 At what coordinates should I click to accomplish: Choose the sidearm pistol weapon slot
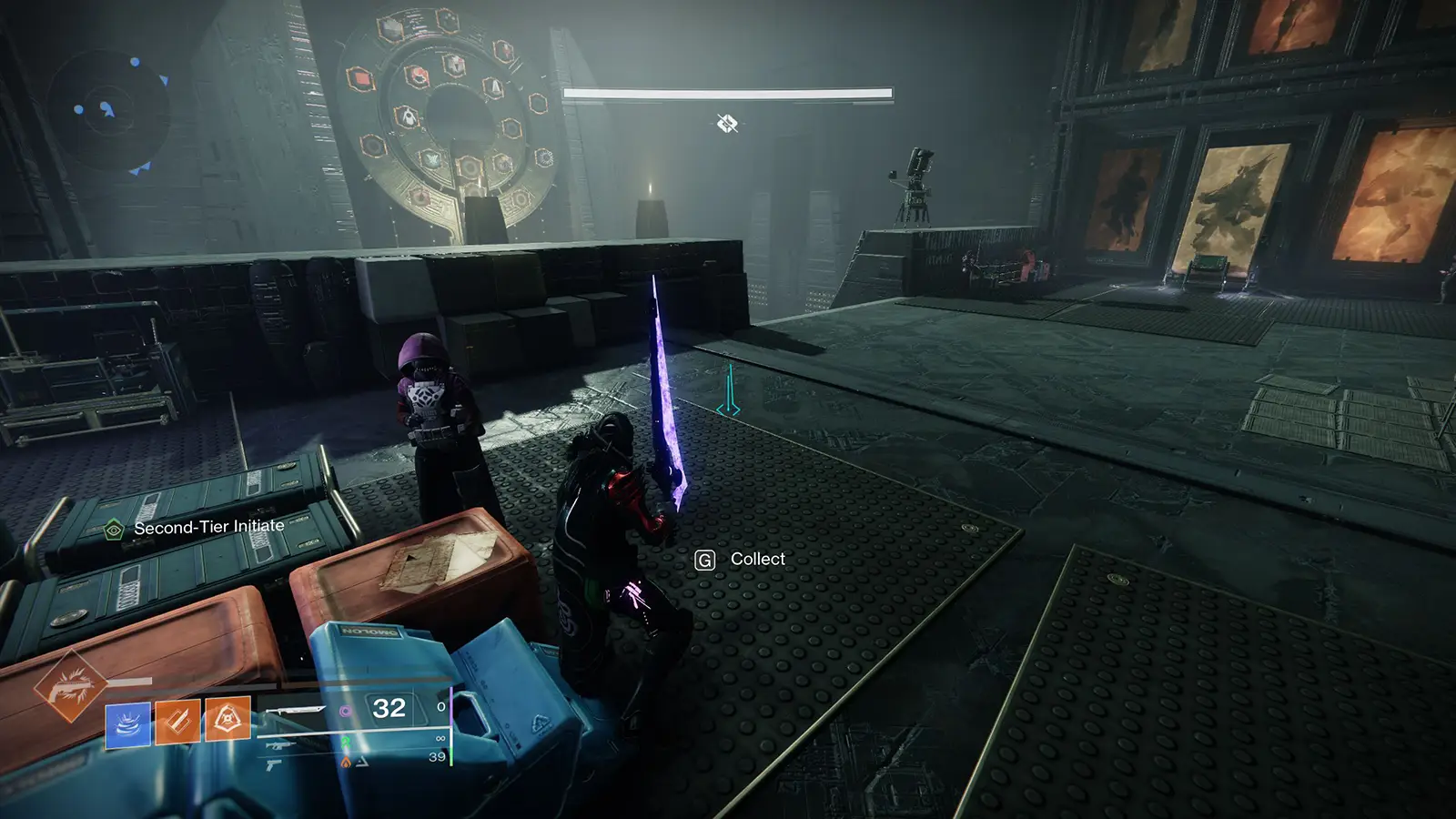coord(273,767)
